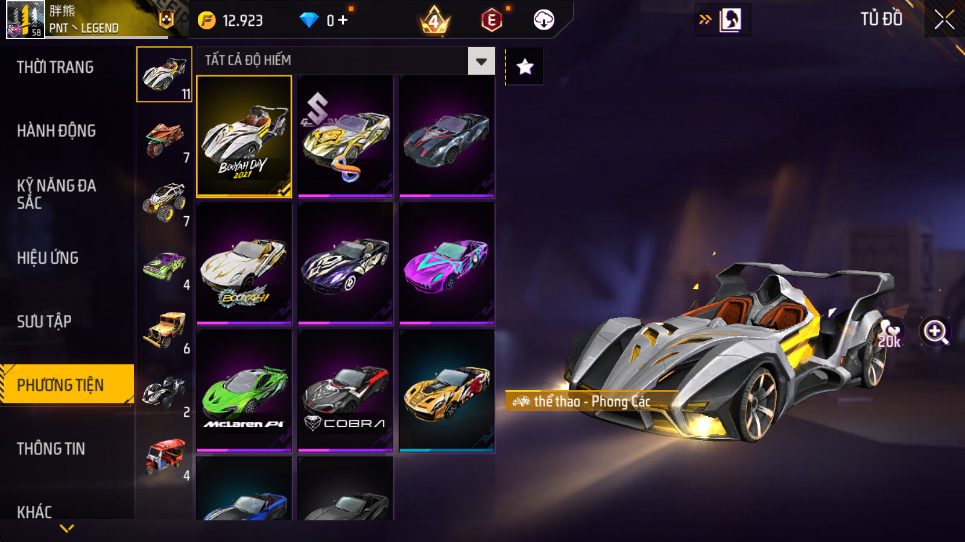Zoom in with the magnifier icon
965x542 pixels.
(x=936, y=333)
